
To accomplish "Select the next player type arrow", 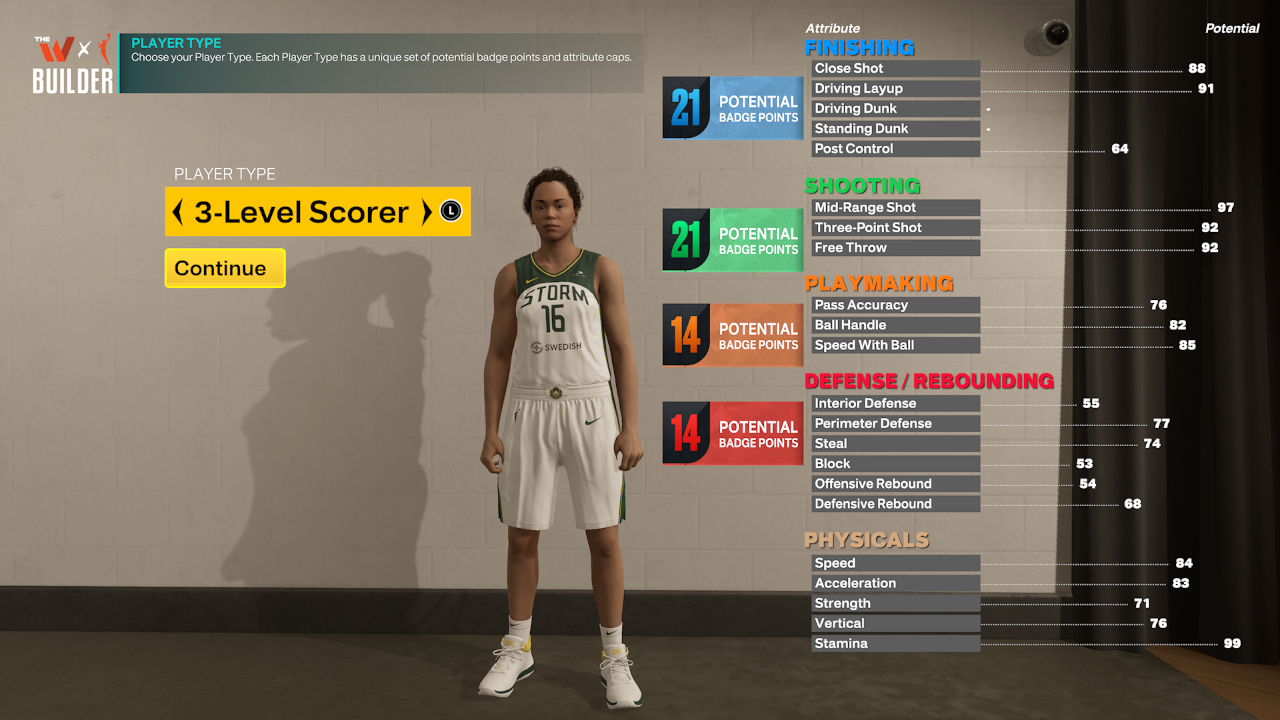I will [x=426, y=212].
